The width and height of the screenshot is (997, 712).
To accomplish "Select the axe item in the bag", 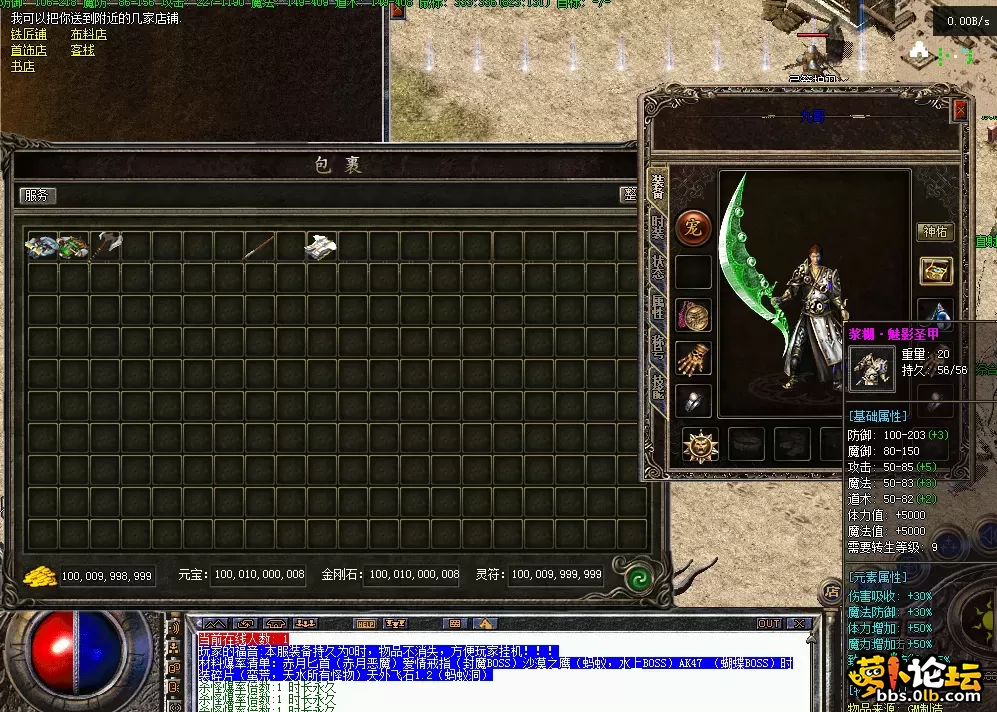I will click(x=105, y=245).
